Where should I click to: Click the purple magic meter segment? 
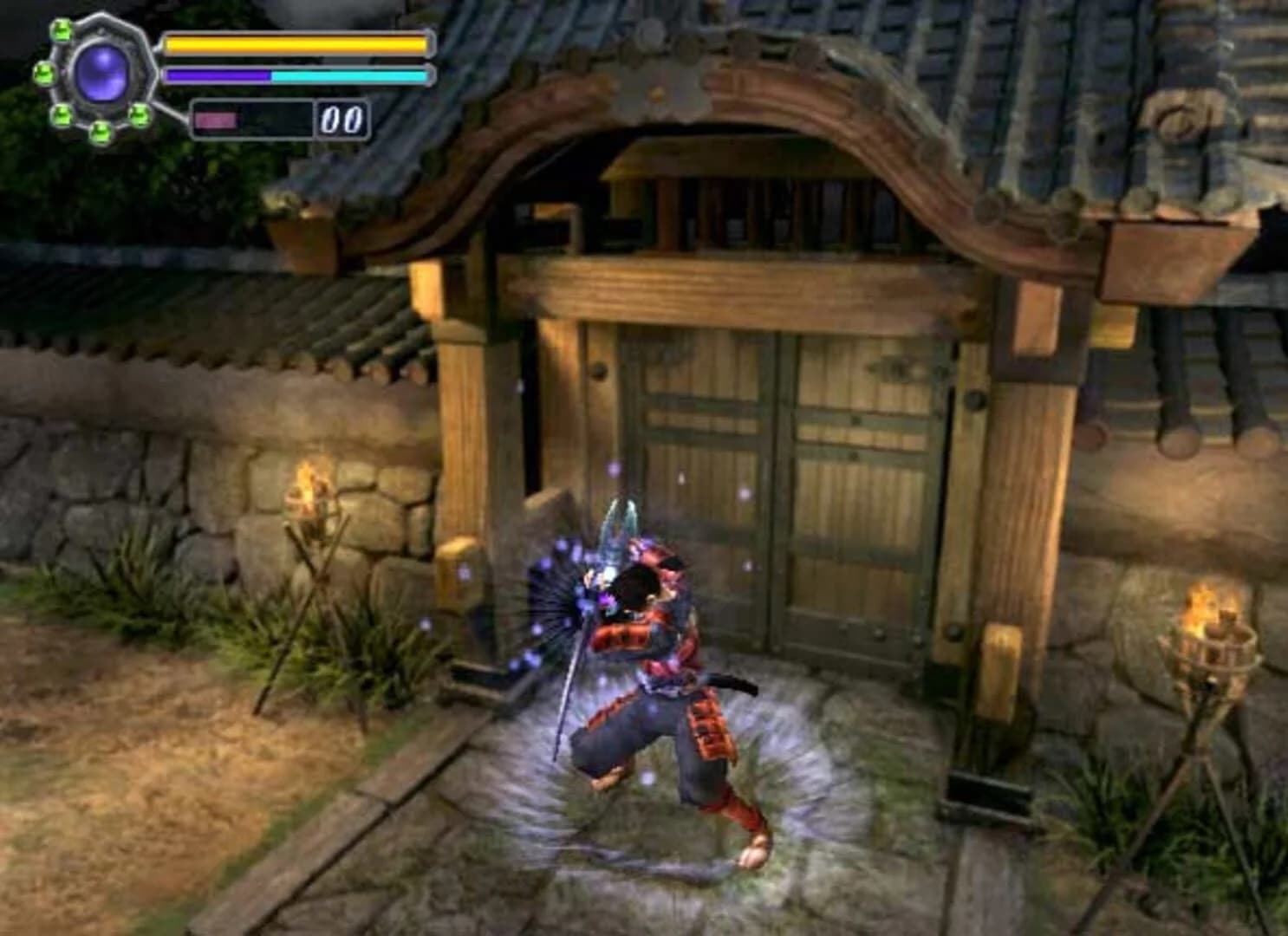click(x=217, y=75)
